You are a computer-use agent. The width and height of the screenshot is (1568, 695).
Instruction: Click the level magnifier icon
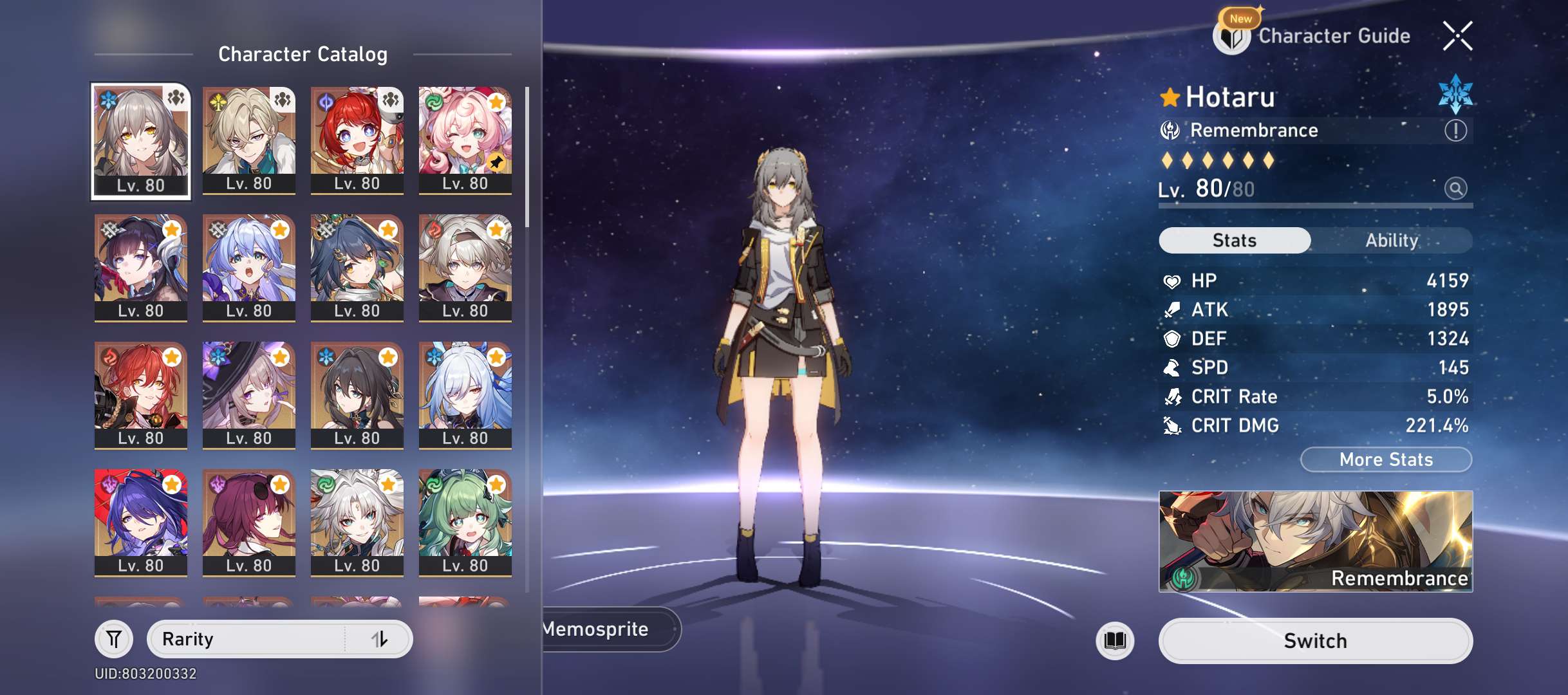[1455, 189]
